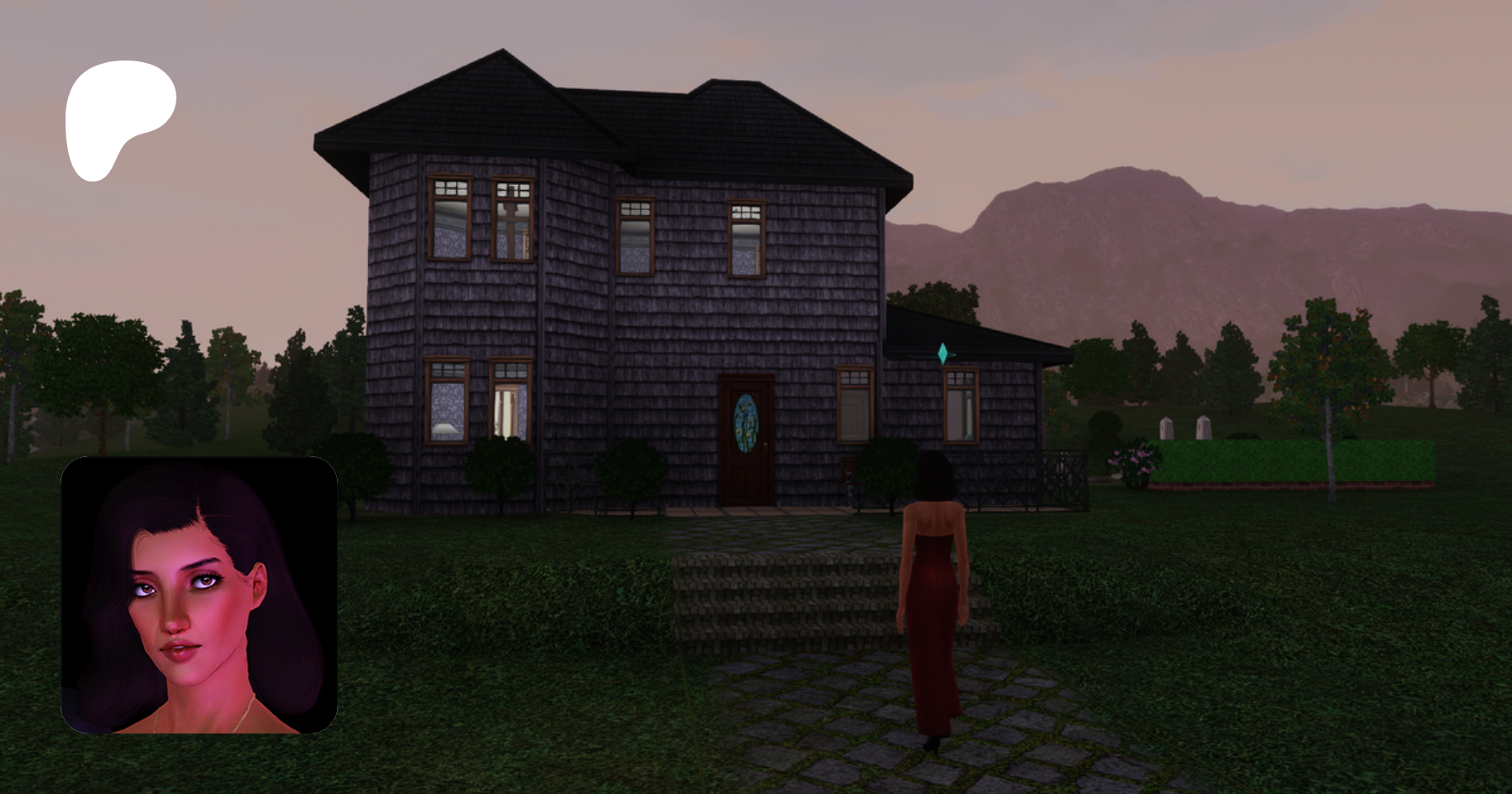Open the creator's portrait avatar thumbnail
The height and width of the screenshot is (794, 1512).
pos(199,595)
